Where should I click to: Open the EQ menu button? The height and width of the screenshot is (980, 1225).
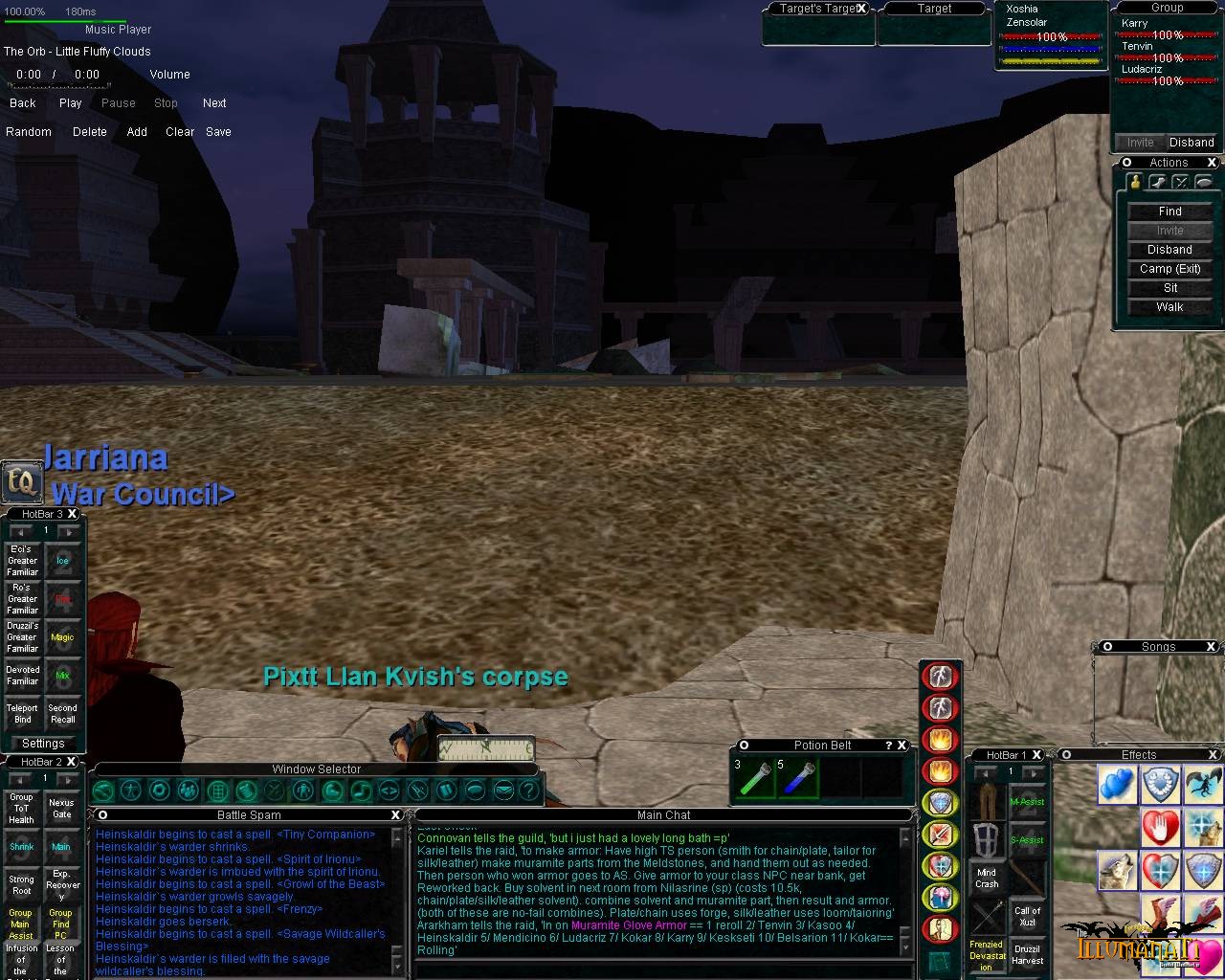point(21,481)
